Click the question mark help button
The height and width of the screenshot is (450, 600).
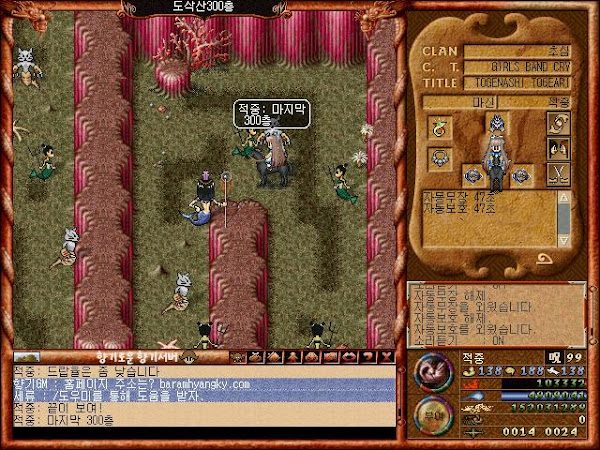click(368, 357)
